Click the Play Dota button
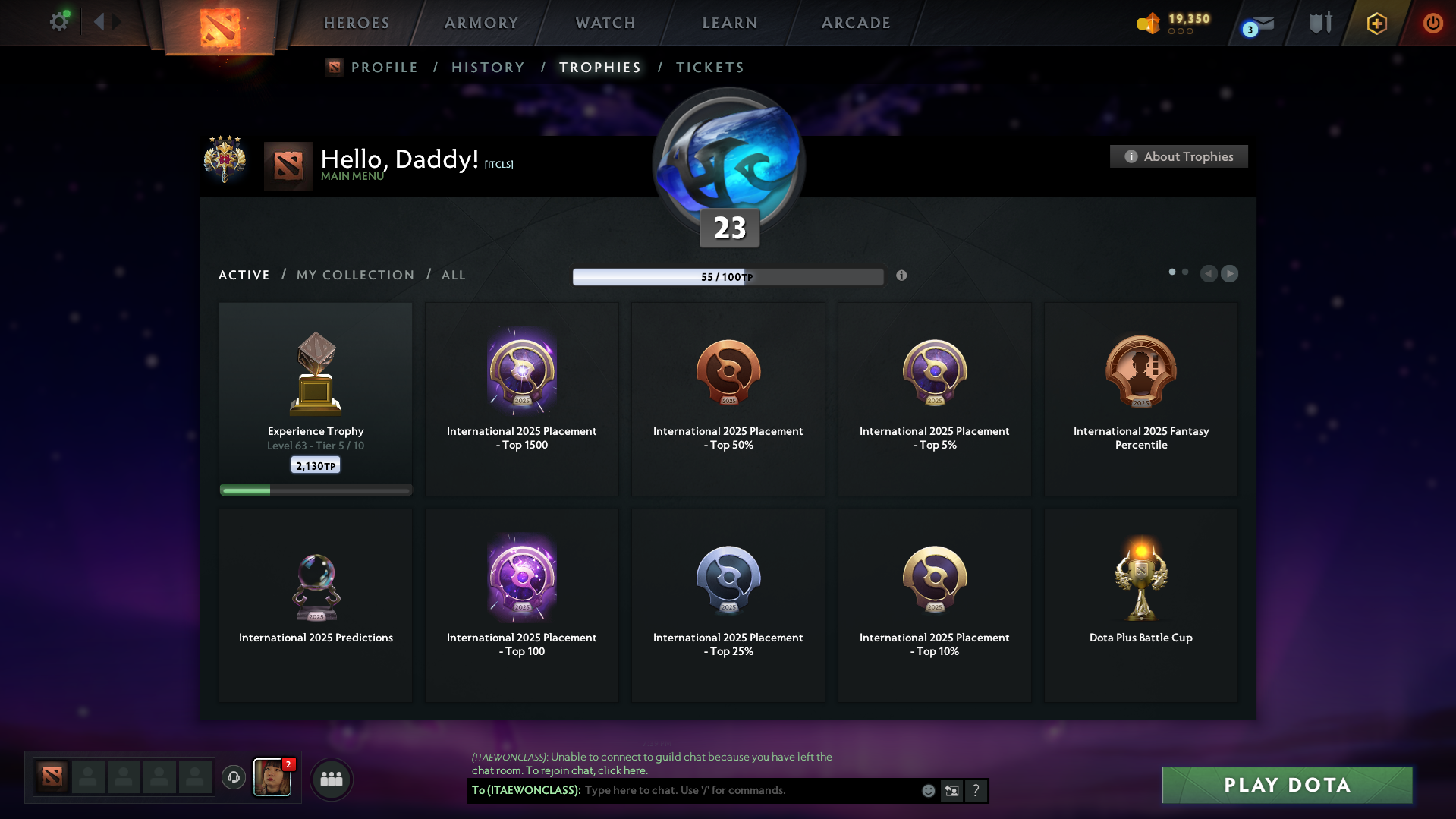The height and width of the screenshot is (819, 1456). 1287,785
